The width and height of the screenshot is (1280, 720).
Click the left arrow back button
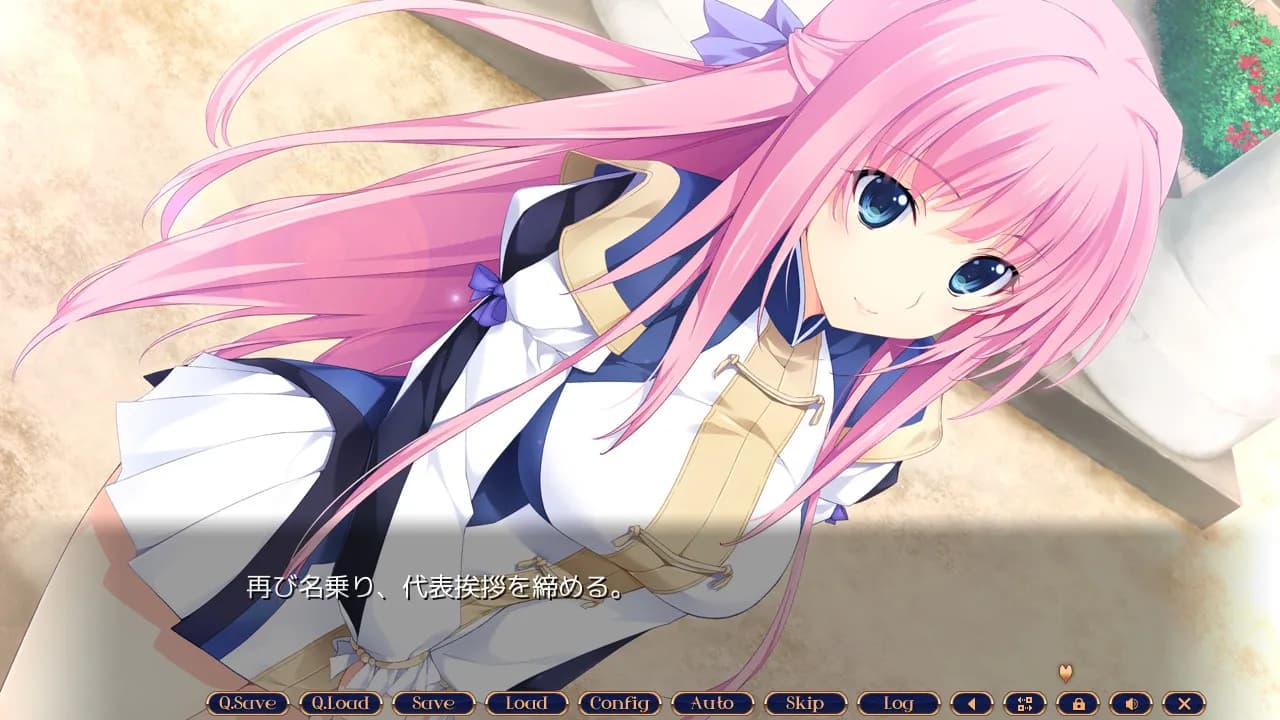pos(971,703)
